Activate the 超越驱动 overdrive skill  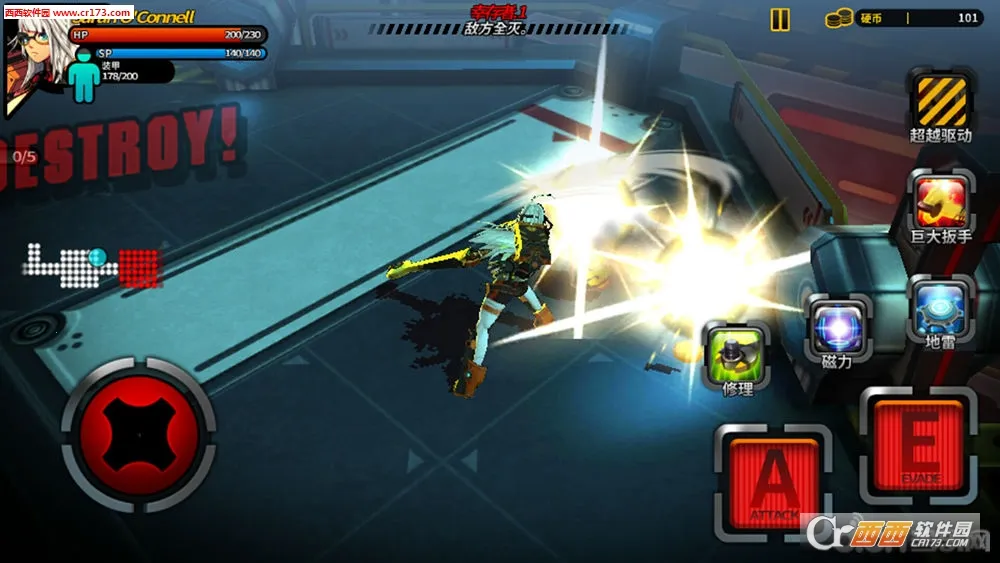(x=941, y=101)
